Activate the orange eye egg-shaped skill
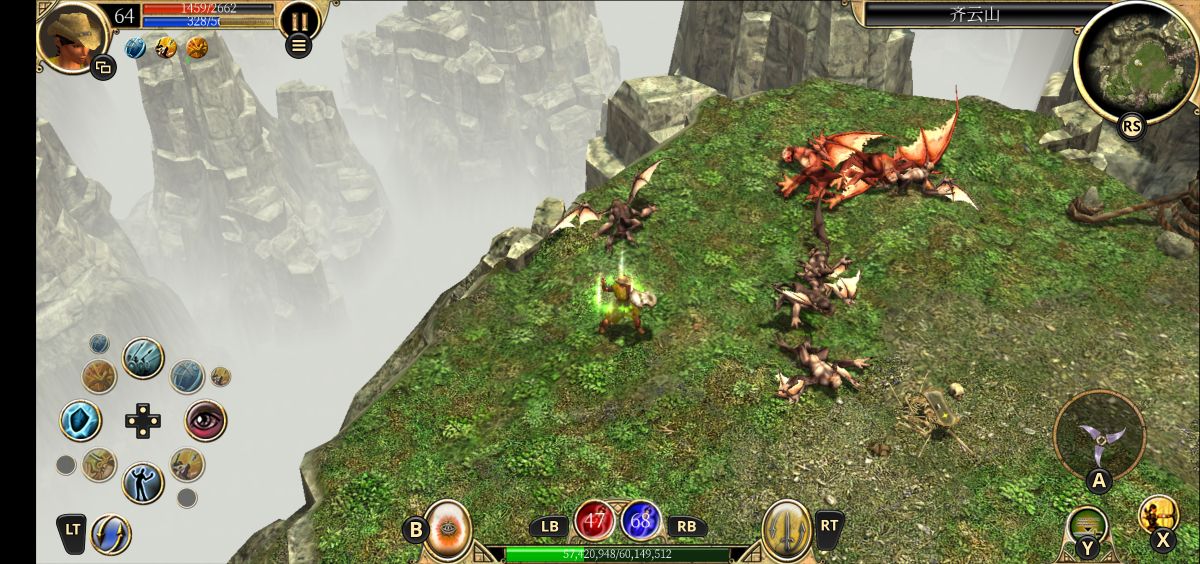Viewport: 1200px width, 564px height. click(x=448, y=527)
